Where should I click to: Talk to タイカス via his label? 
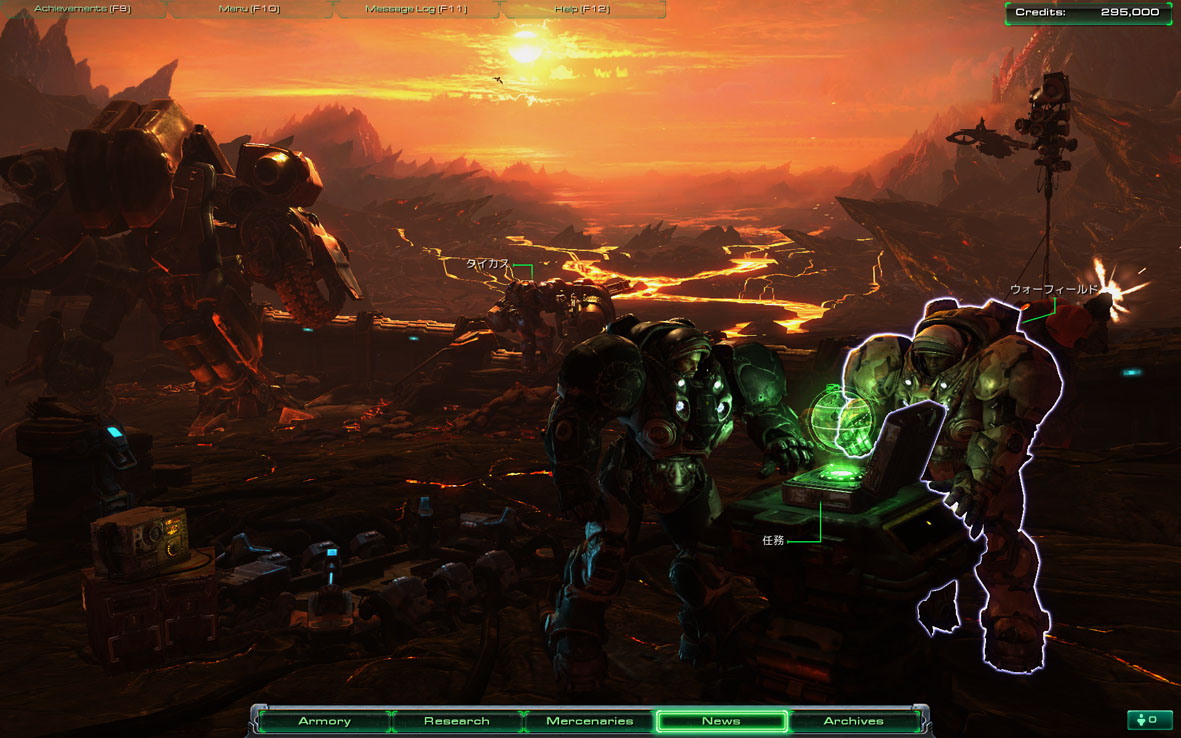click(x=487, y=264)
